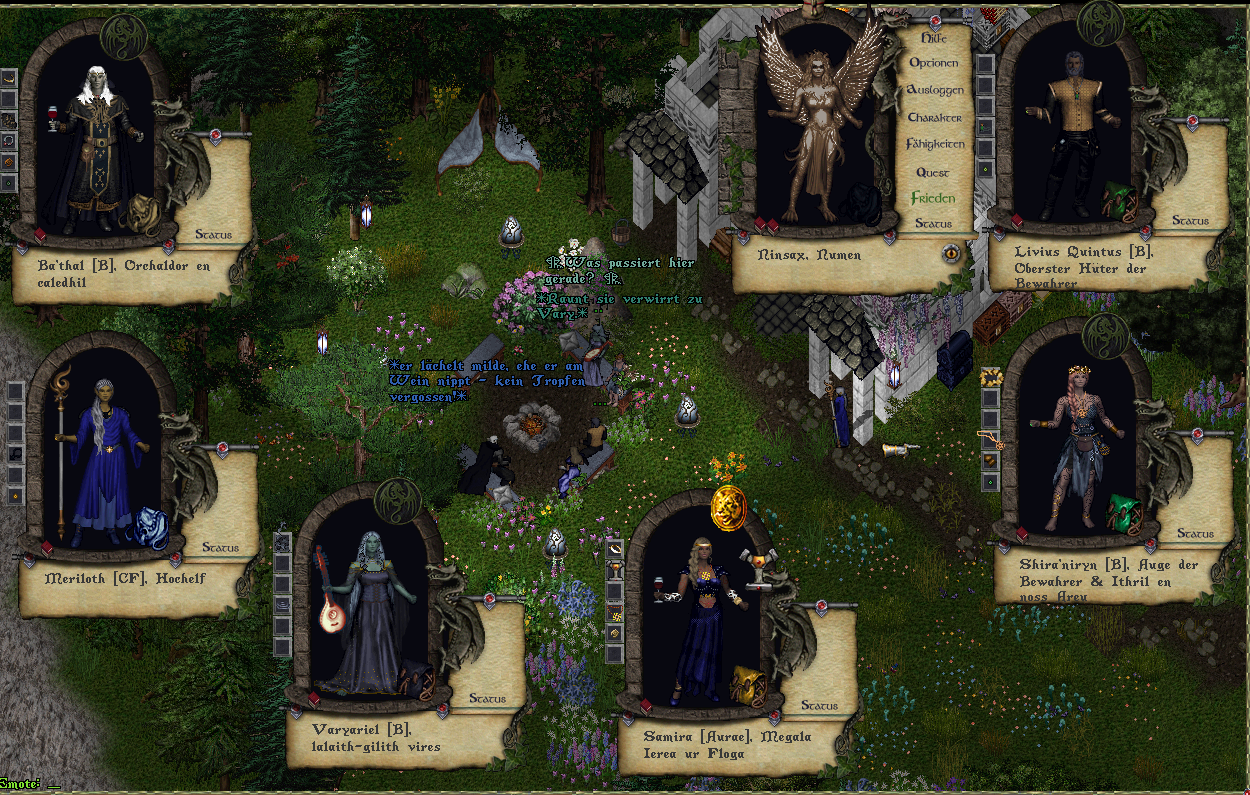Show the Fähigkeiten list
Image resolution: width=1250 pixels, height=795 pixels.
click(934, 145)
